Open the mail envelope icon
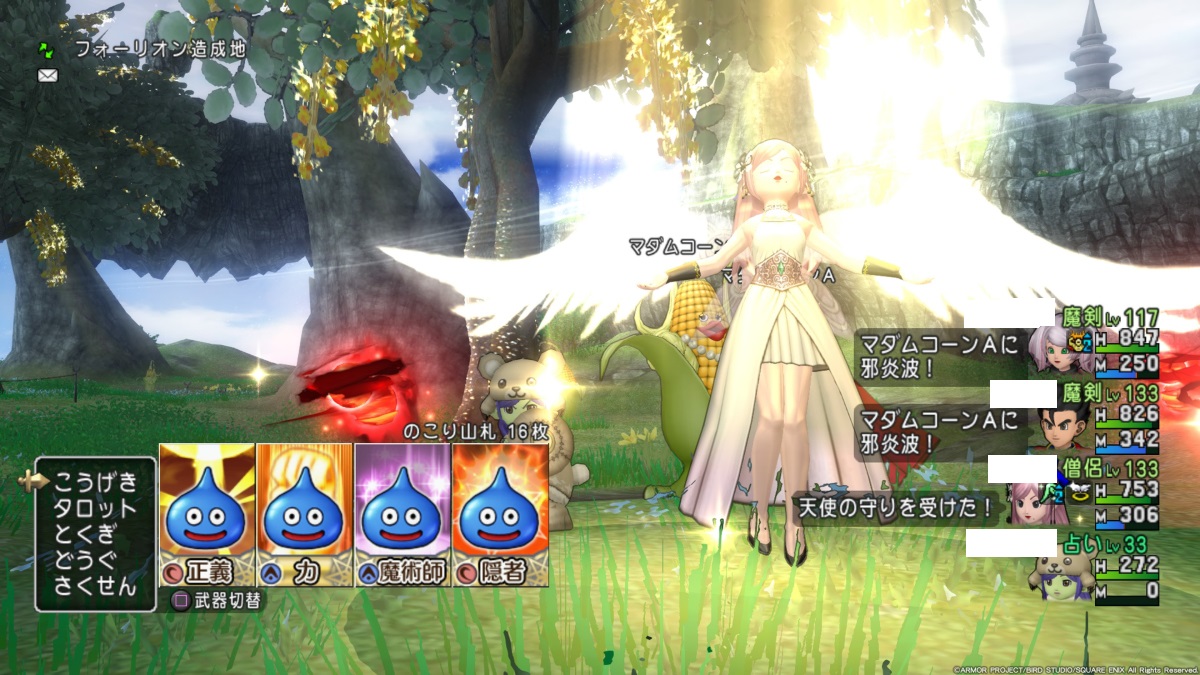The image size is (1200, 675). (x=48, y=75)
